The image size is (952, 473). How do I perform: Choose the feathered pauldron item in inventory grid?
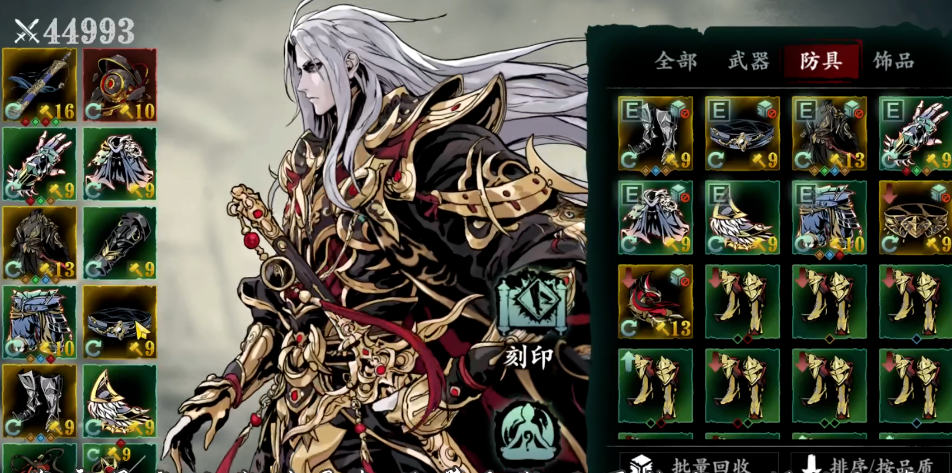click(x=742, y=217)
